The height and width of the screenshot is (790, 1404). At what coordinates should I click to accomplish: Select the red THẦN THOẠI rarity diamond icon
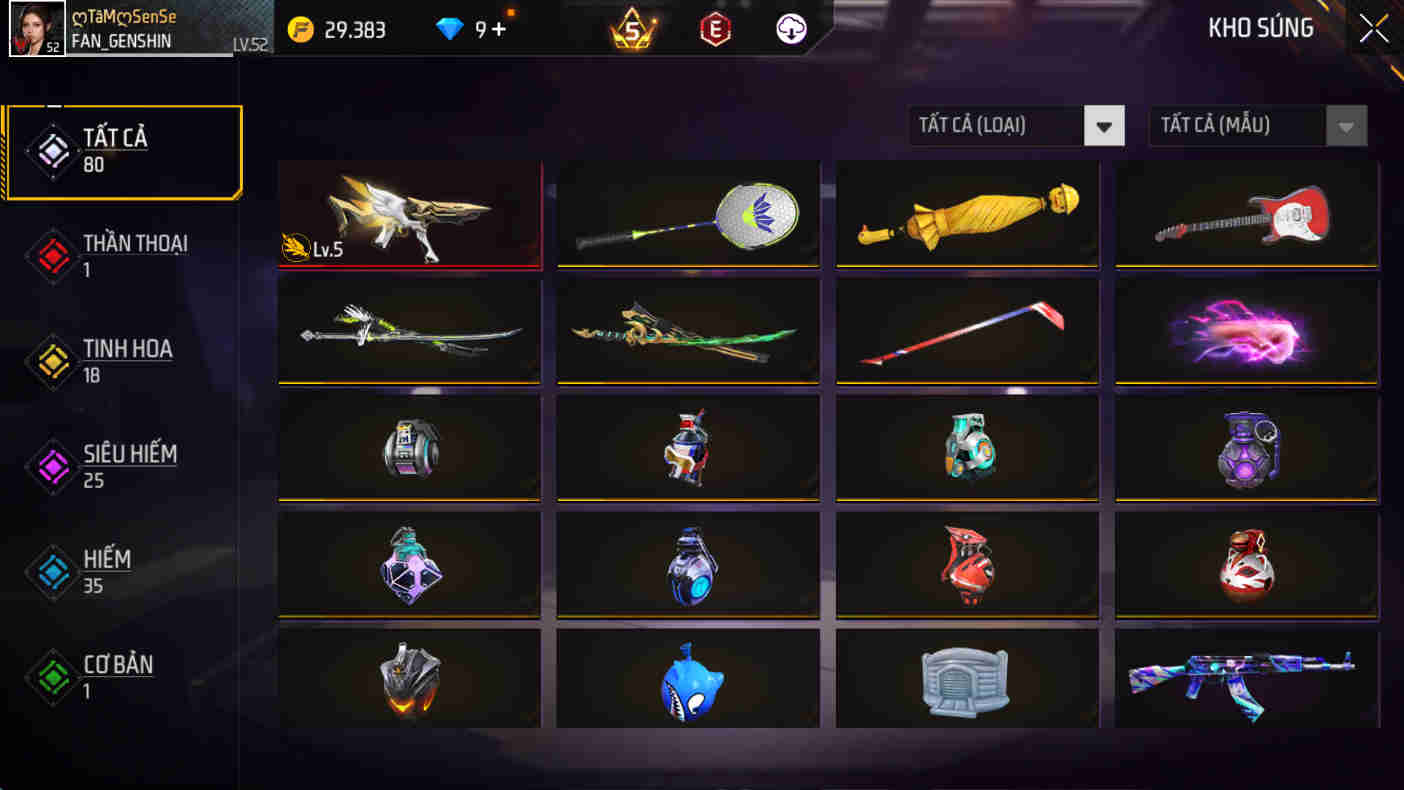pos(53,255)
